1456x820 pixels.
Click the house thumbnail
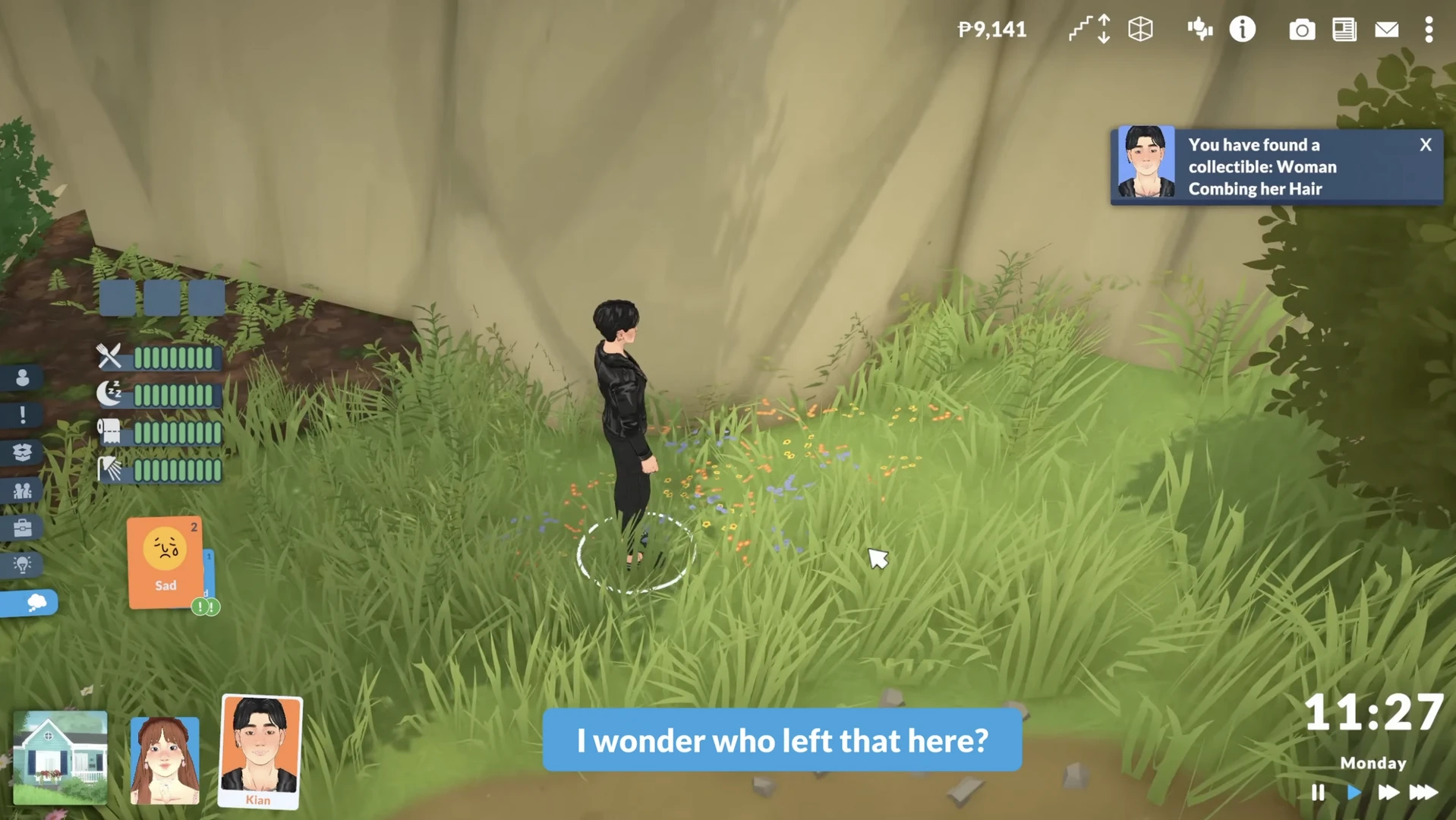60,756
